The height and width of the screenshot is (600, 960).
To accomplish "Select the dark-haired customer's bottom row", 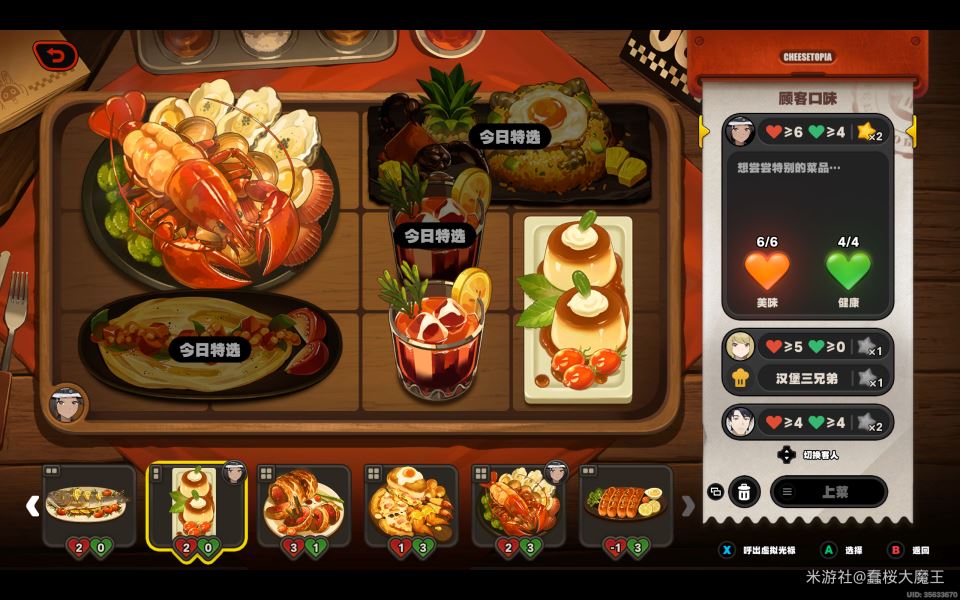I will coord(807,421).
